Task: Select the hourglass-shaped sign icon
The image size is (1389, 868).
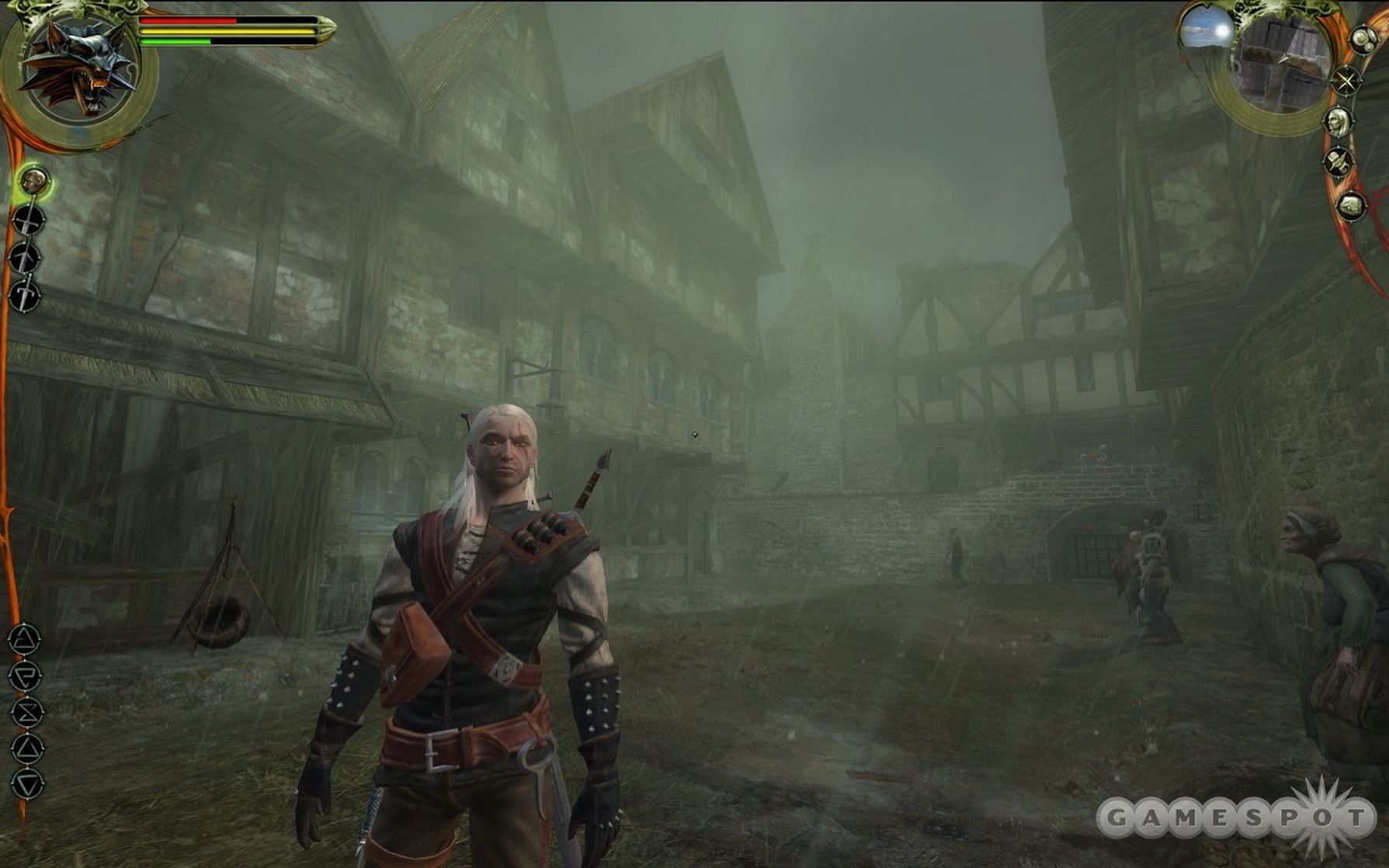Action: (x=26, y=712)
